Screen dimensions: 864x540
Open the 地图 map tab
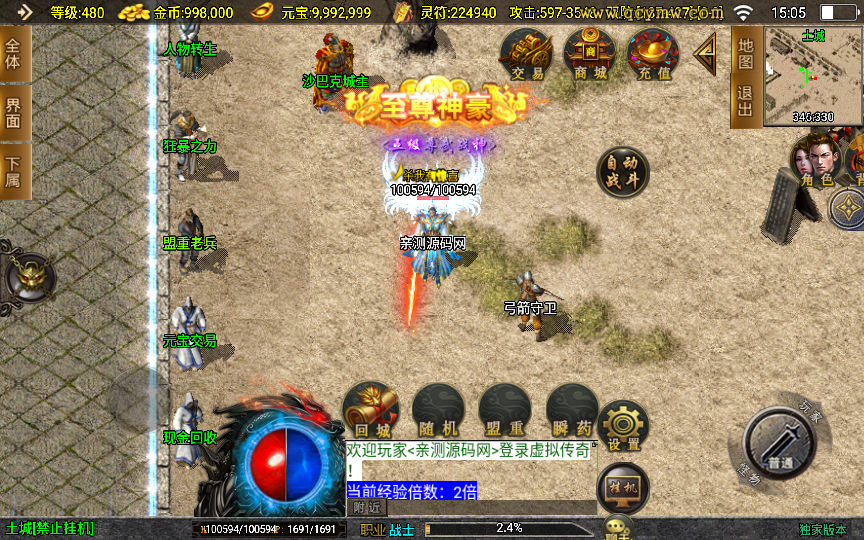(745, 54)
